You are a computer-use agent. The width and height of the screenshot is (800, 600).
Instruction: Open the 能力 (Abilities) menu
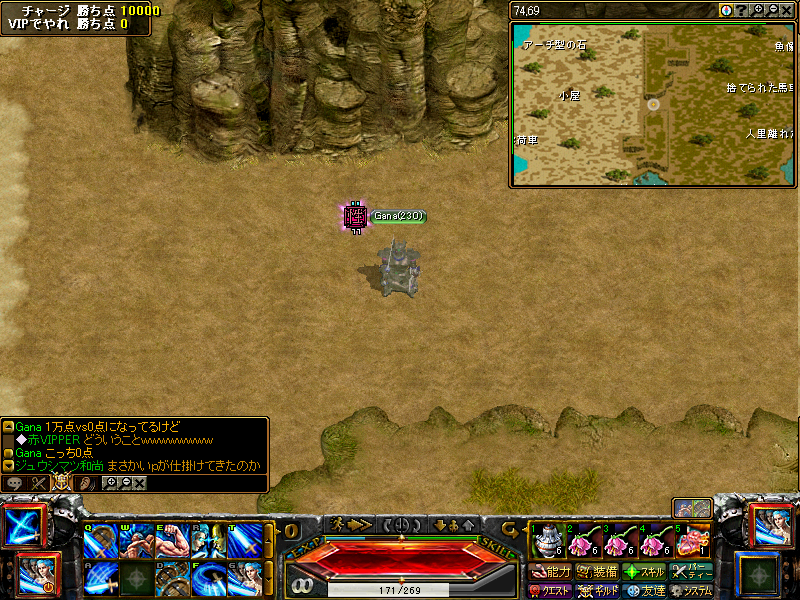(x=550, y=572)
